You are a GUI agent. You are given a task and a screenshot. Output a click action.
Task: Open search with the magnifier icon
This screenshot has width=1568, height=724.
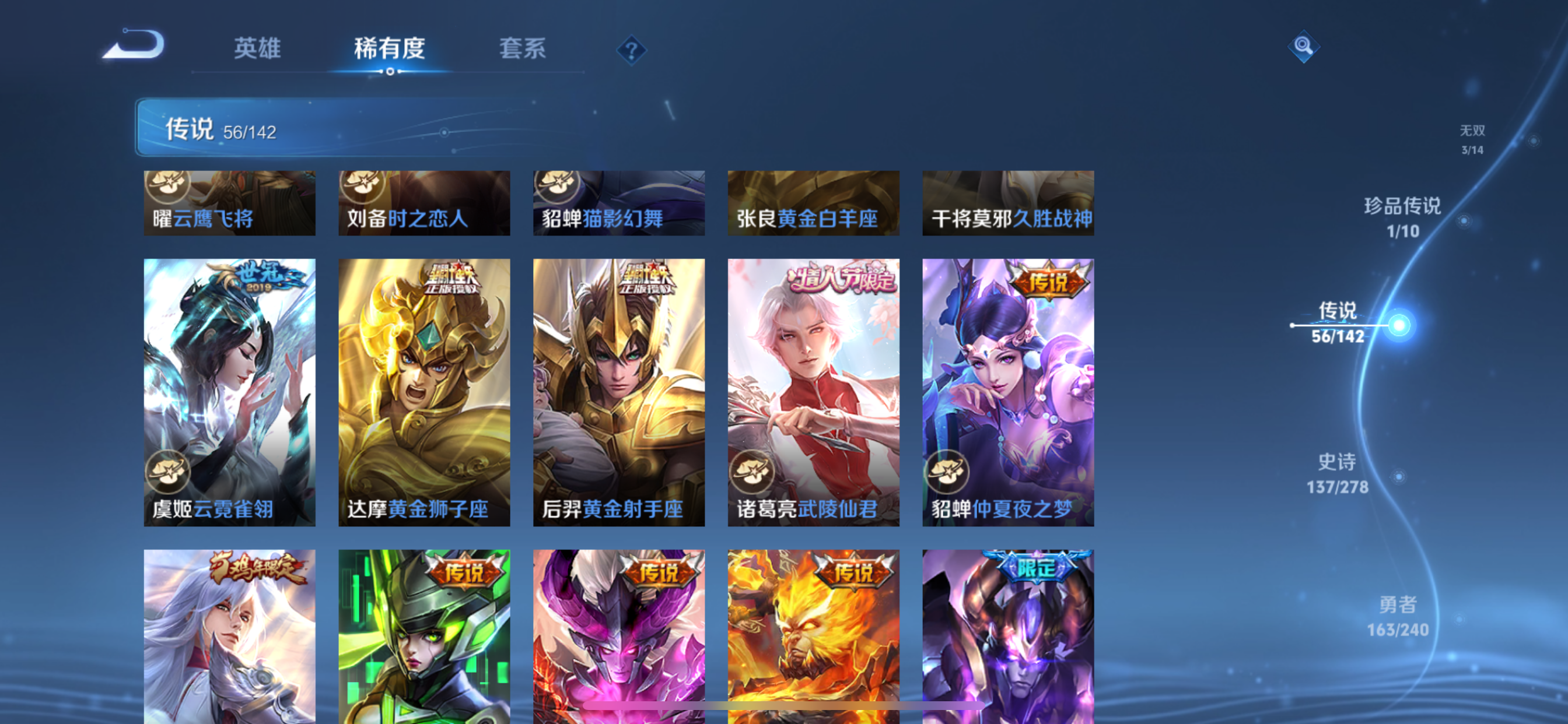coord(1303,46)
